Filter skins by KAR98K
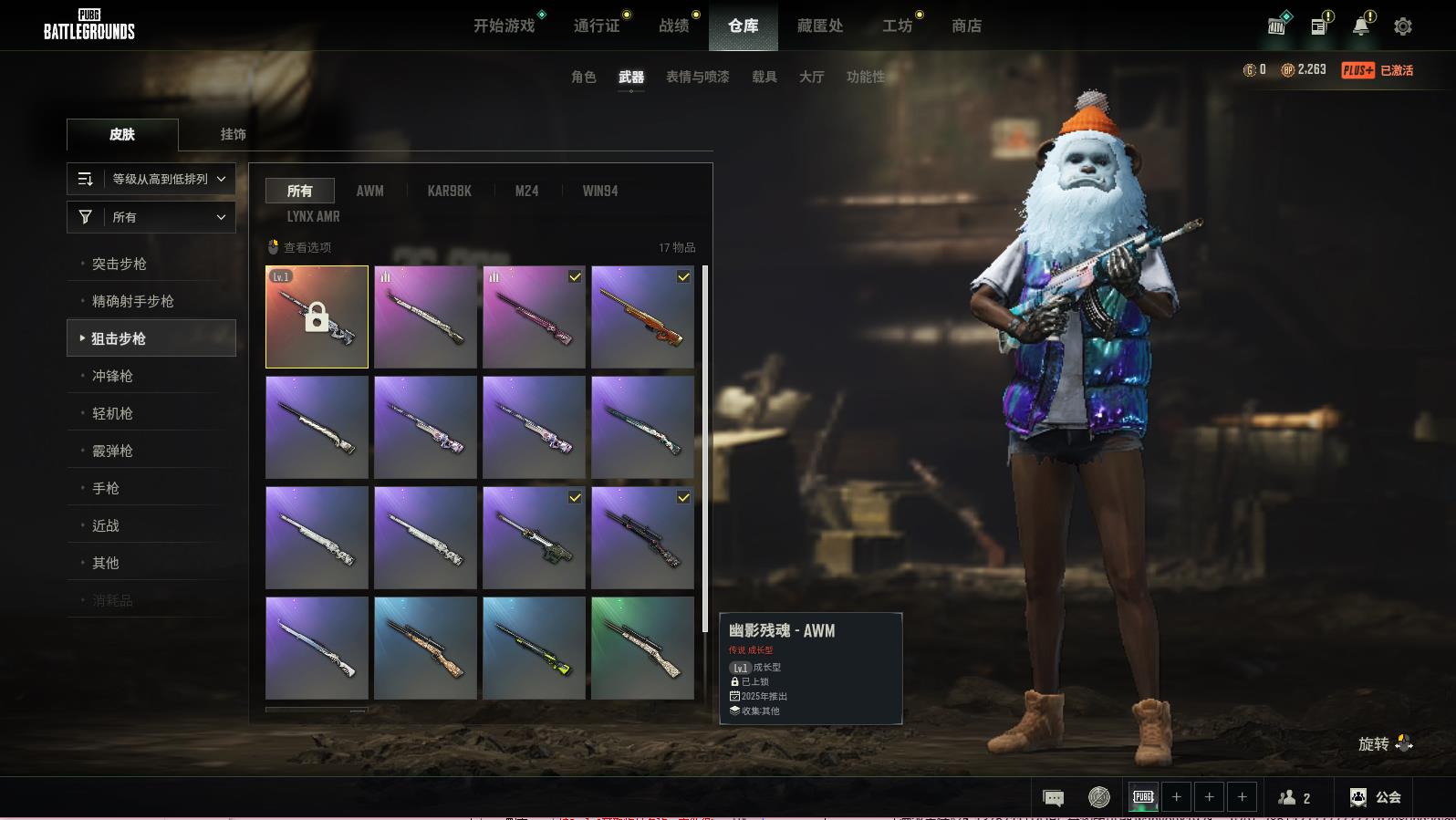The height and width of the screenshot is (820, 1456). [x=449, y=191]
